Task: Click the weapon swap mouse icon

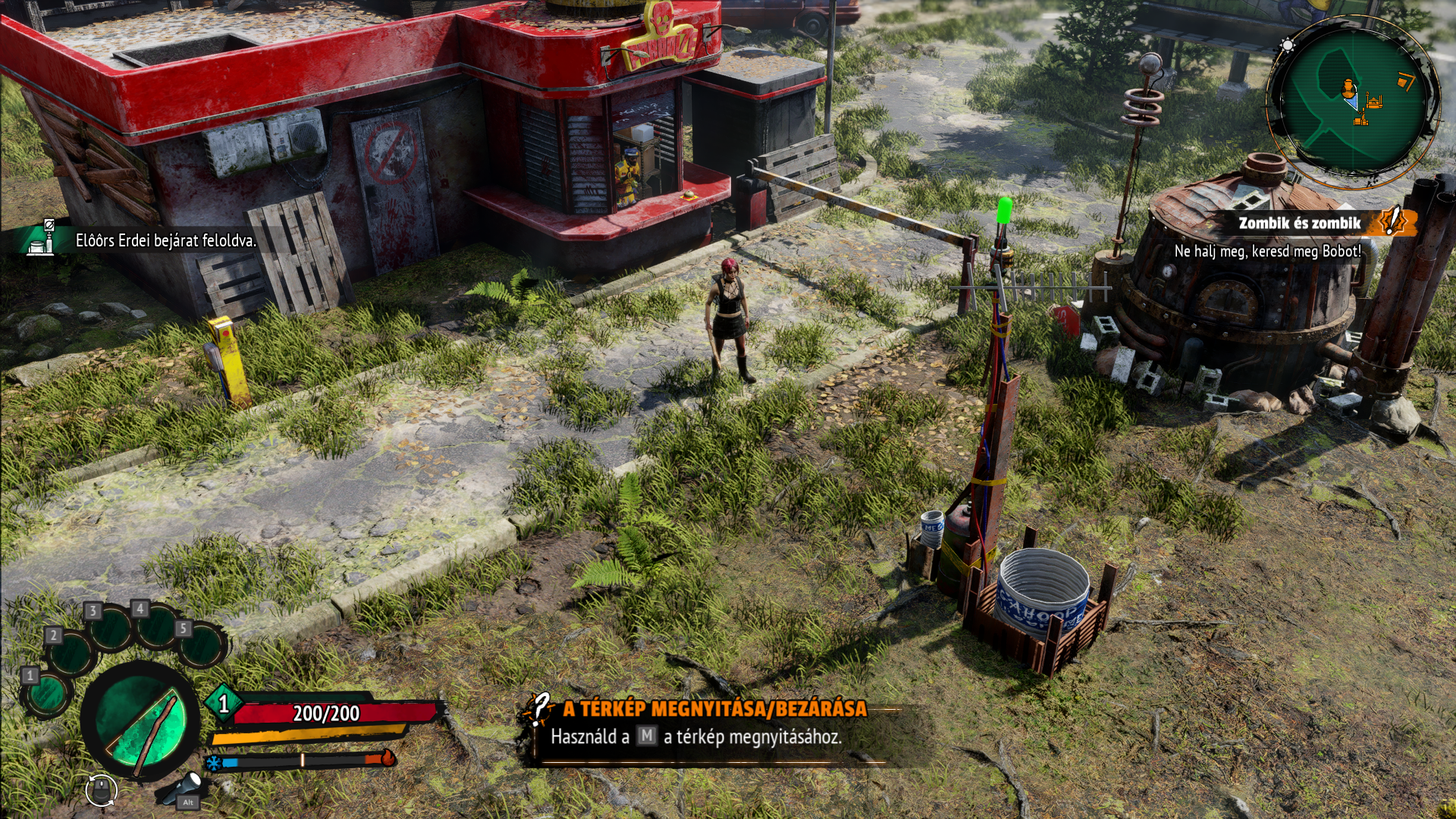Action: [x=101, y=791]
